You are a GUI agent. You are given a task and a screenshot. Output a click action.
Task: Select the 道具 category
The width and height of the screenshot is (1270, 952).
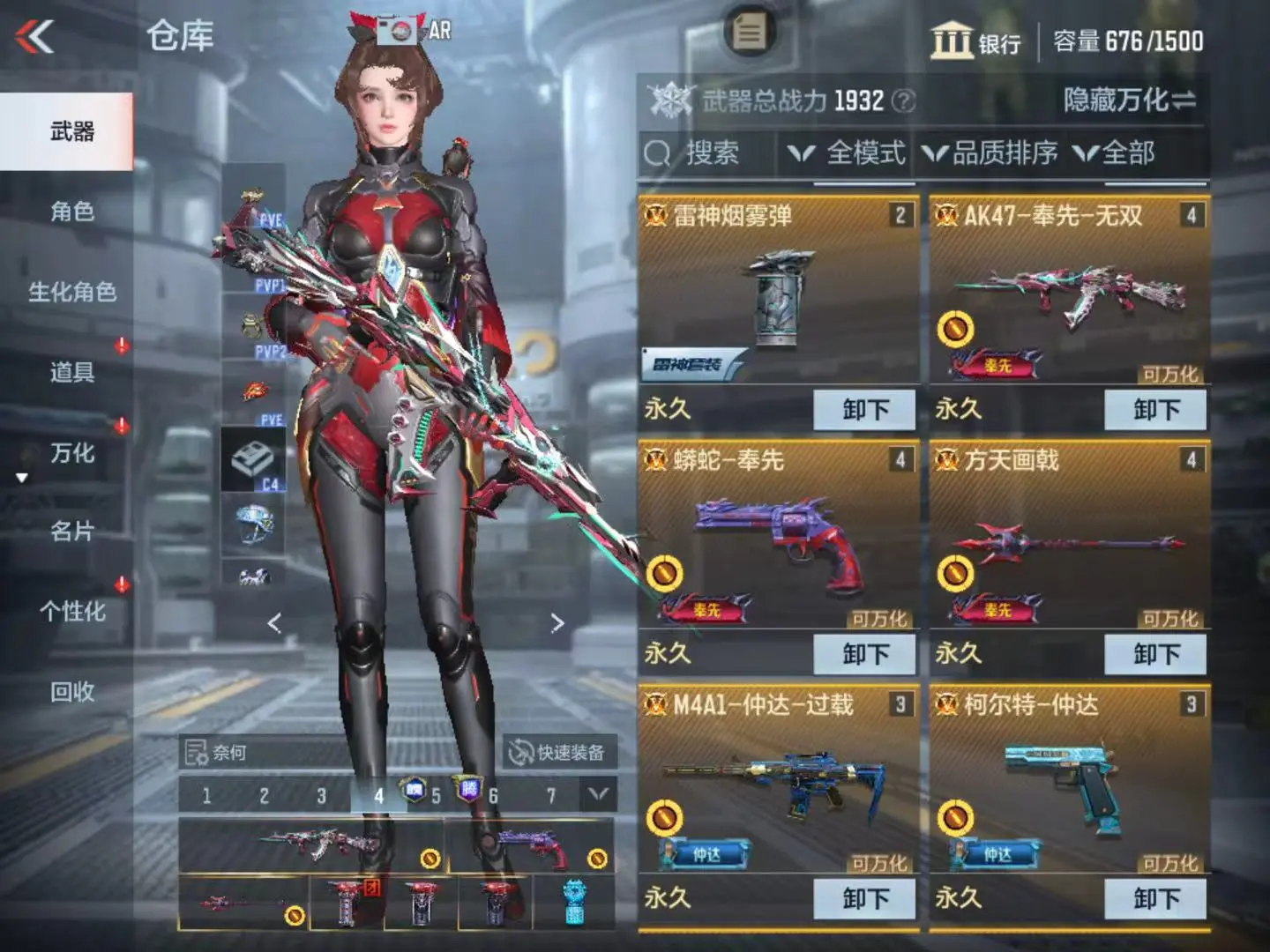(x=71, y=372)
